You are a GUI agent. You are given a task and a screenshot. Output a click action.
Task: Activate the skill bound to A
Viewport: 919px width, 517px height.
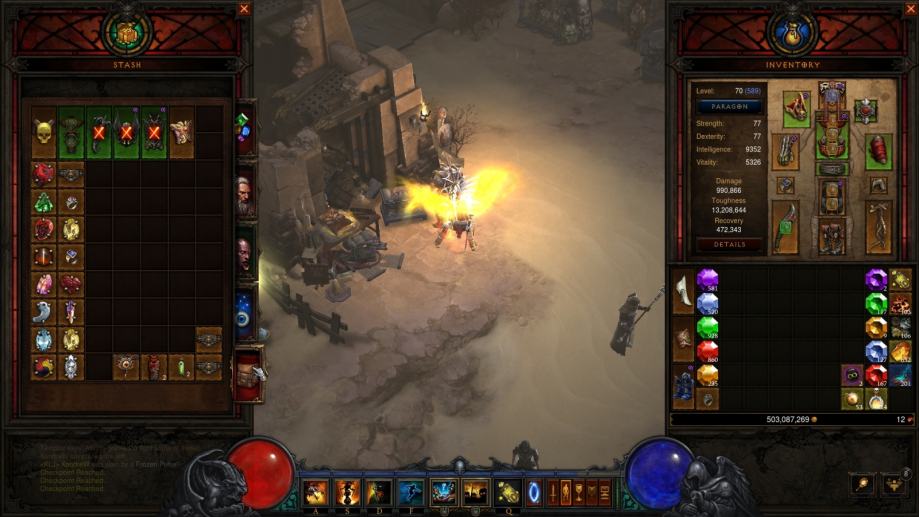point(316,492)
